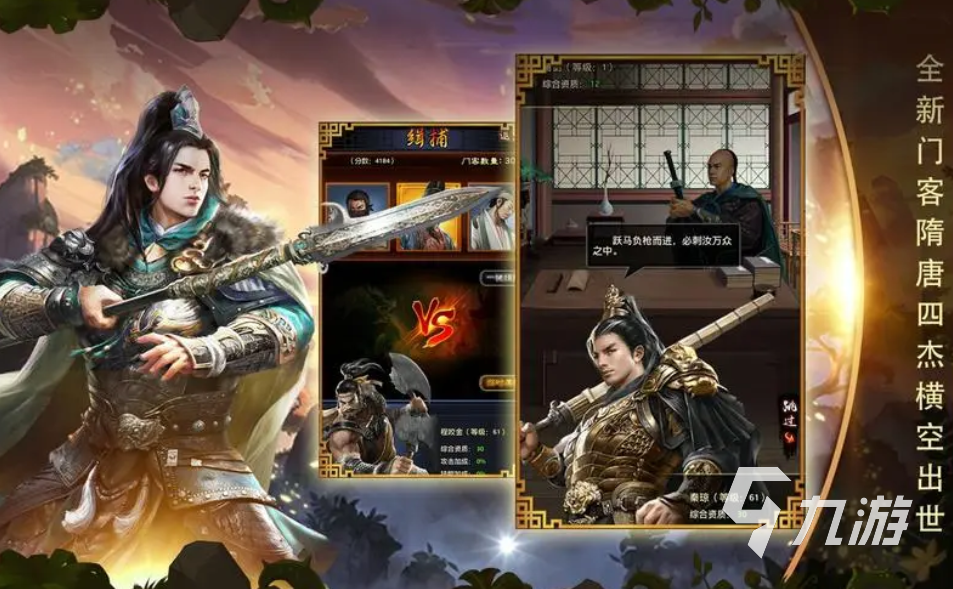Tap the gold button below the VS emblem
The height and width of the screenshot is (589, 953).
pos(494,381)
